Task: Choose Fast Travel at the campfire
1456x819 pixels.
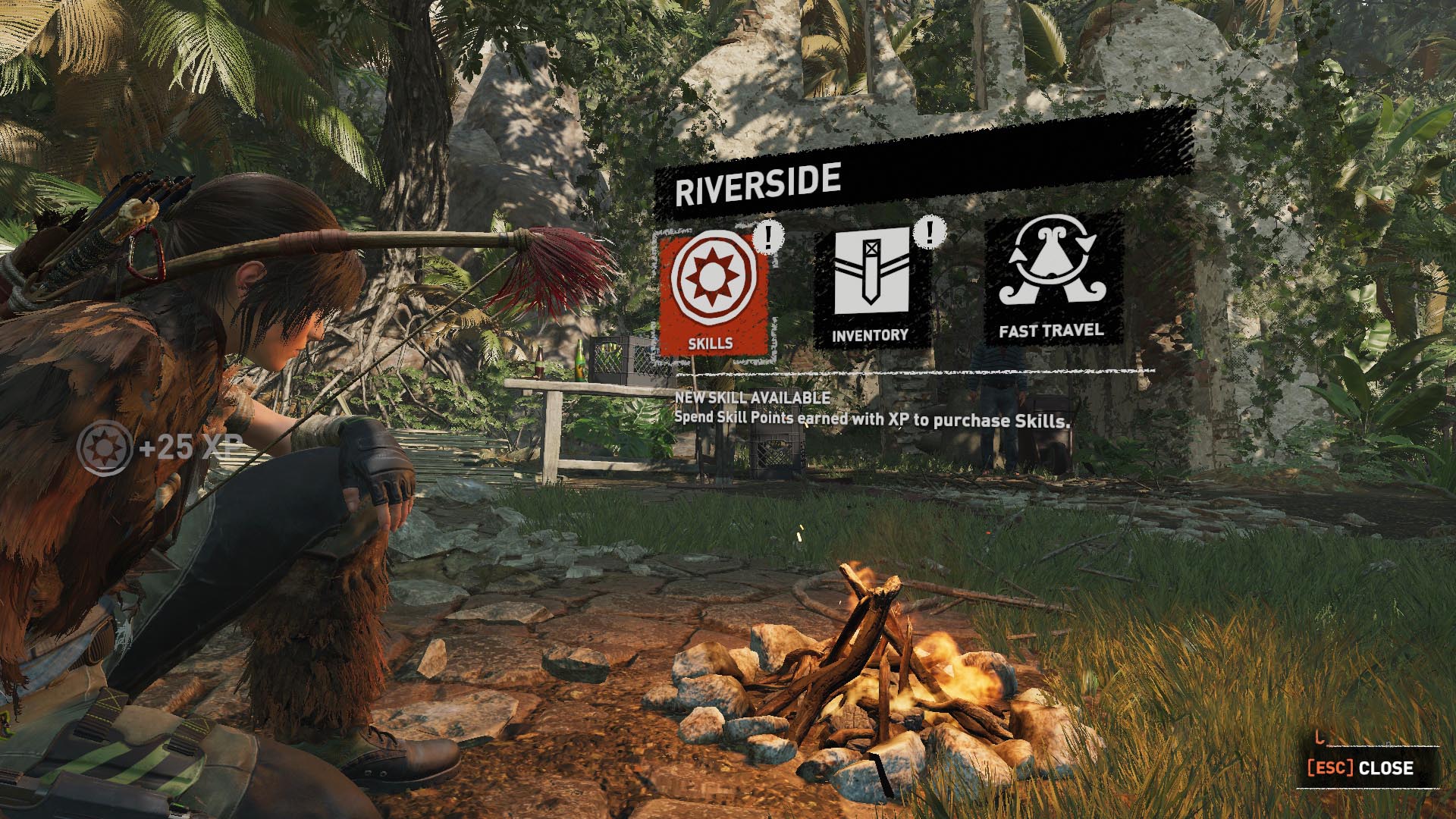Action: [1051, 281]
